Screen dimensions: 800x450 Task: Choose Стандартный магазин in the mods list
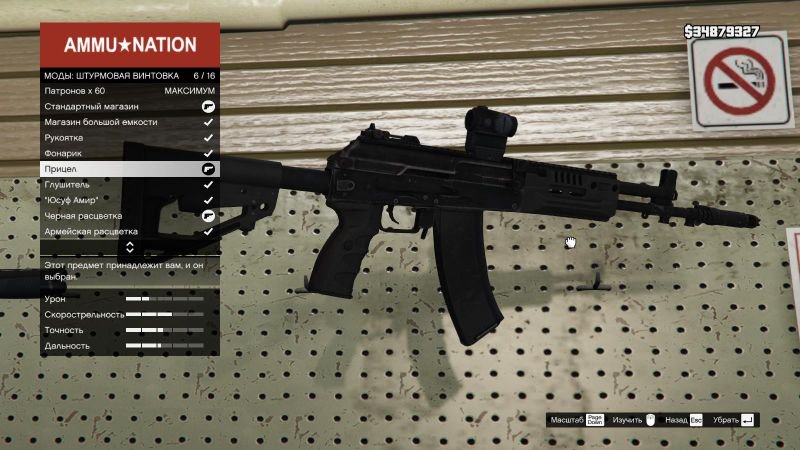[130, 106]
